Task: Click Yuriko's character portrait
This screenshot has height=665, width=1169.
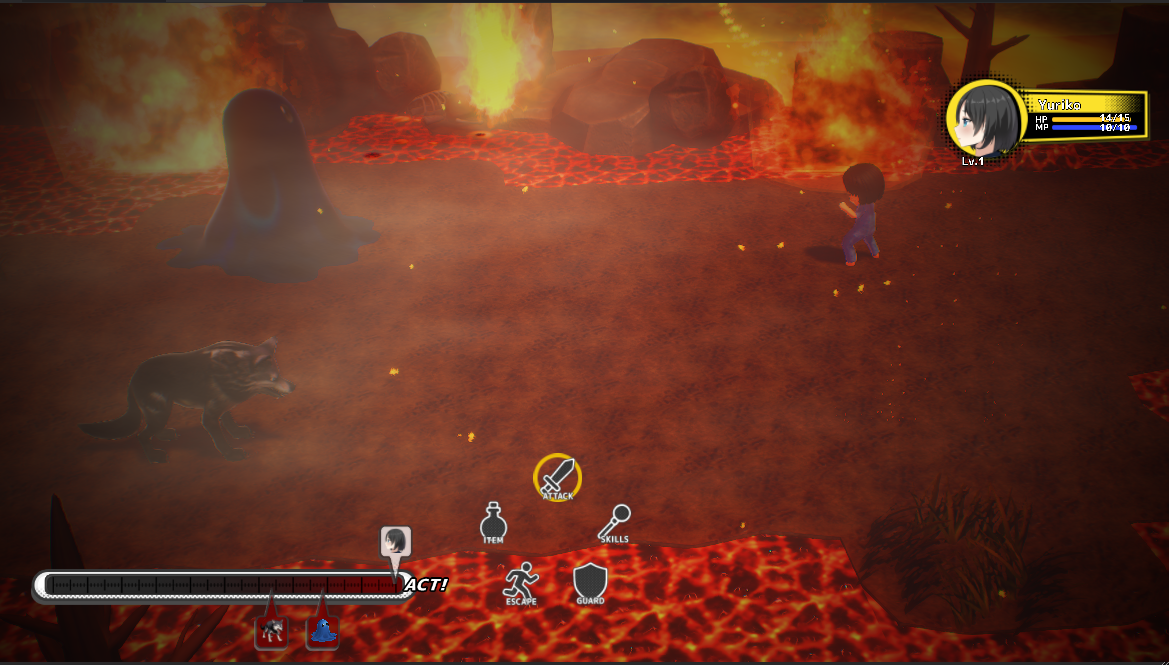Action: [986, 119]
